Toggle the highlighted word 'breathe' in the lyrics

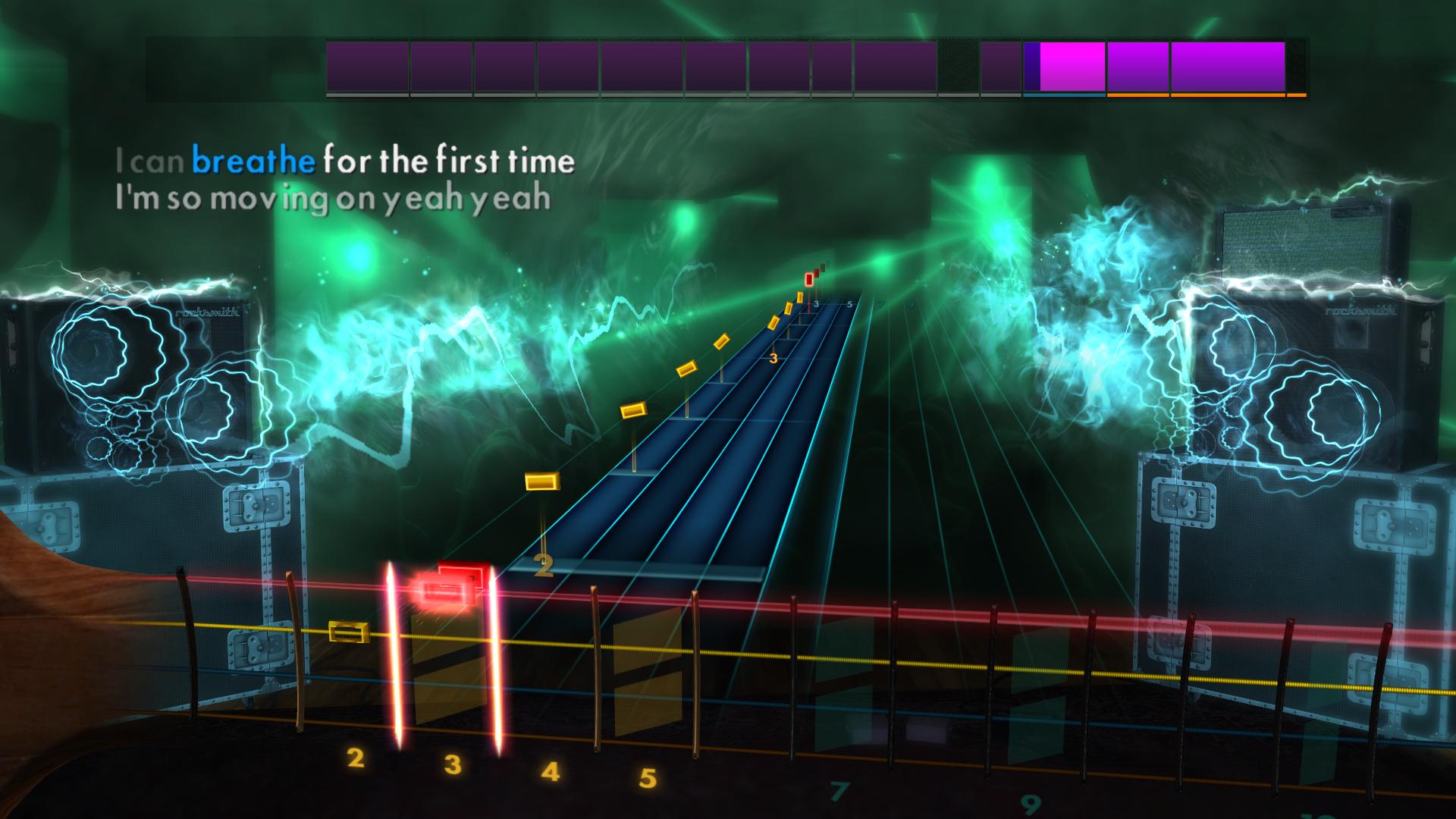[x=253, y=160]
